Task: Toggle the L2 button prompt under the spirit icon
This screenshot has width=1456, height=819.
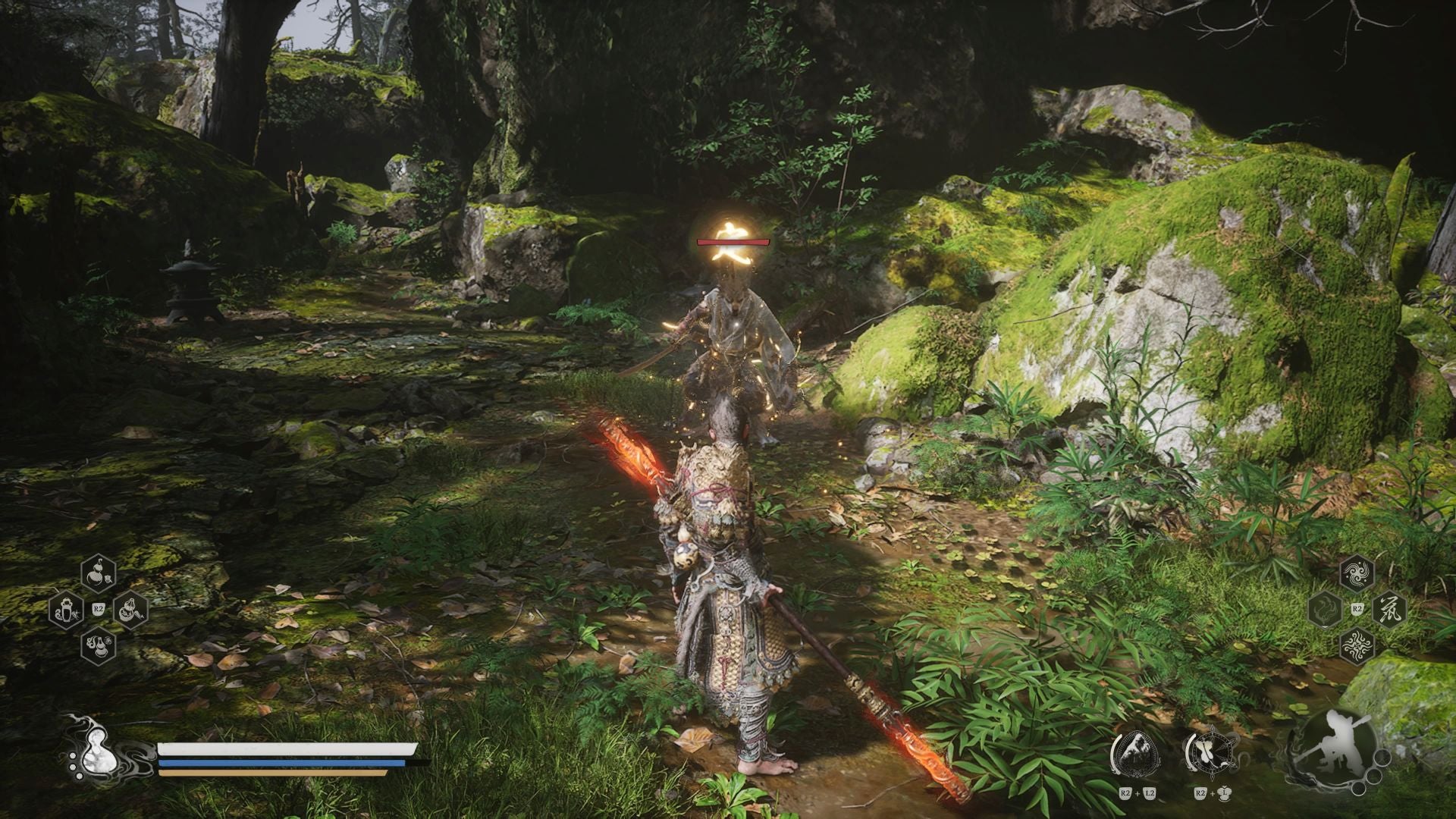Action: [x=1149, y=793]
